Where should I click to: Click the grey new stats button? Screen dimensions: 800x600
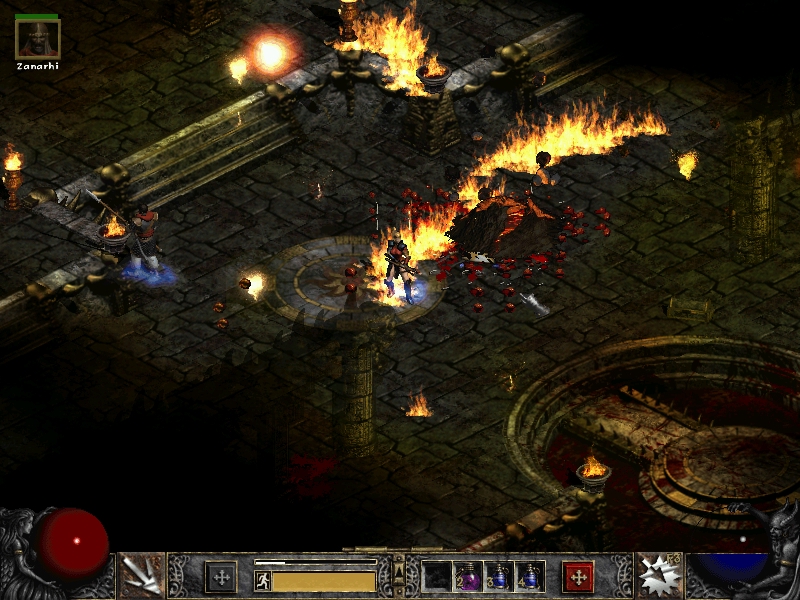coord(221,577)
